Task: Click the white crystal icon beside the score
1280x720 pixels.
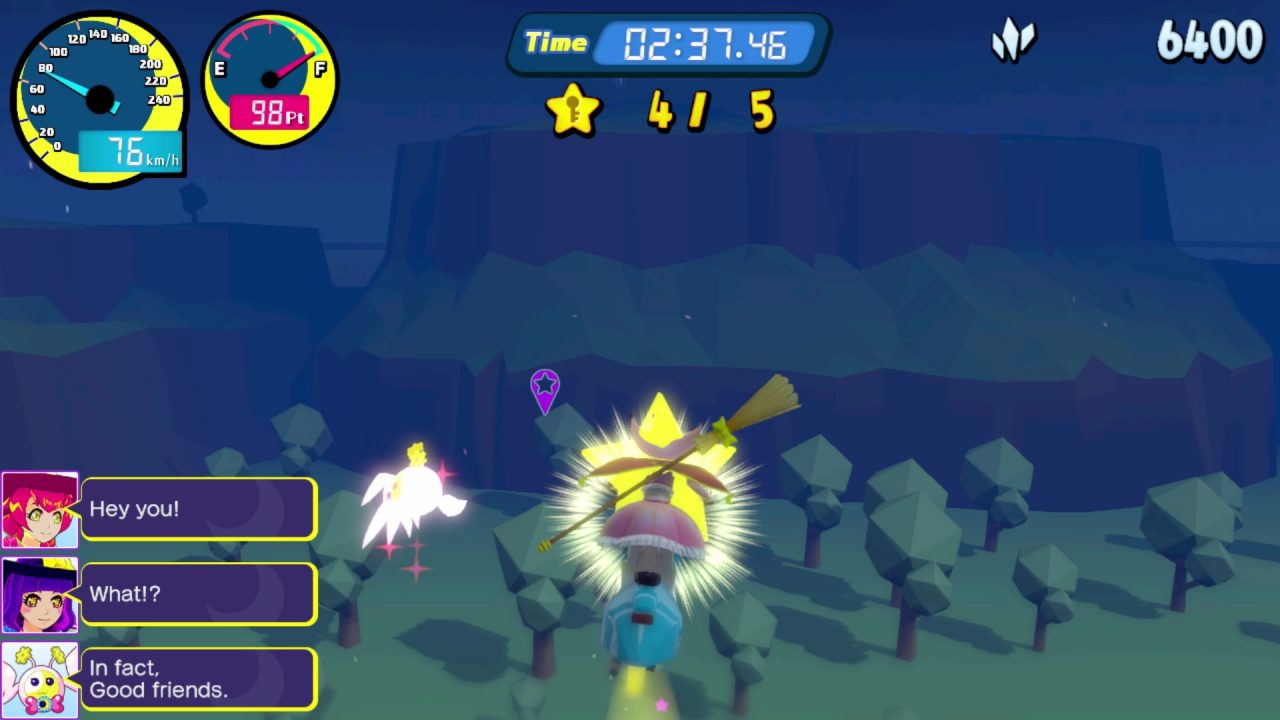Action: pos(1013,42)
